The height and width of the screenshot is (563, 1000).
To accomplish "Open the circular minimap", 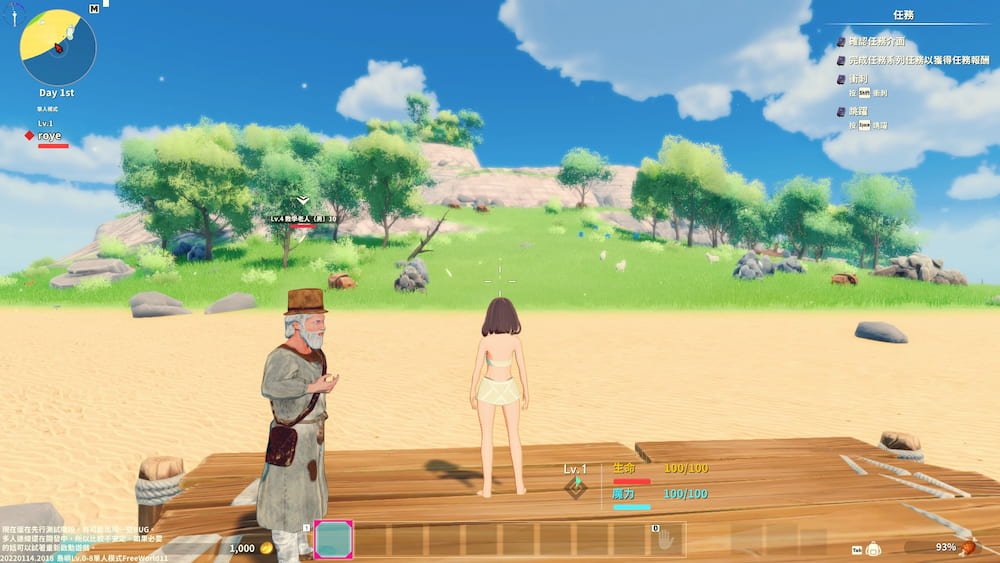I will click(x=58, y=47).
